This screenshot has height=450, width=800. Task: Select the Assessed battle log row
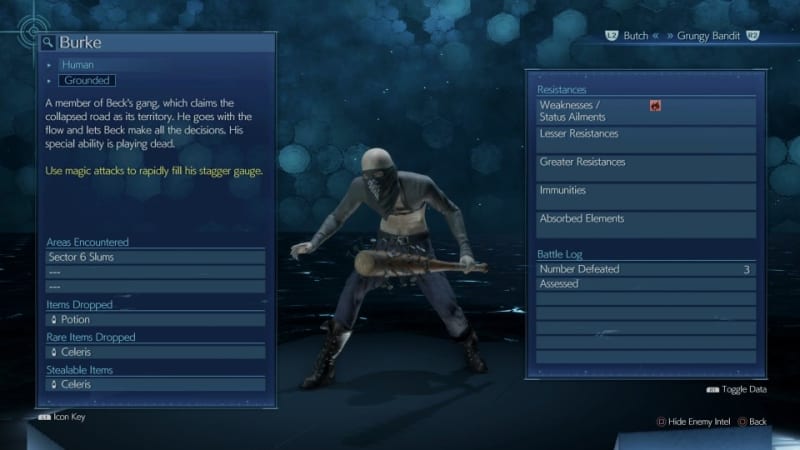click(644, 284)
